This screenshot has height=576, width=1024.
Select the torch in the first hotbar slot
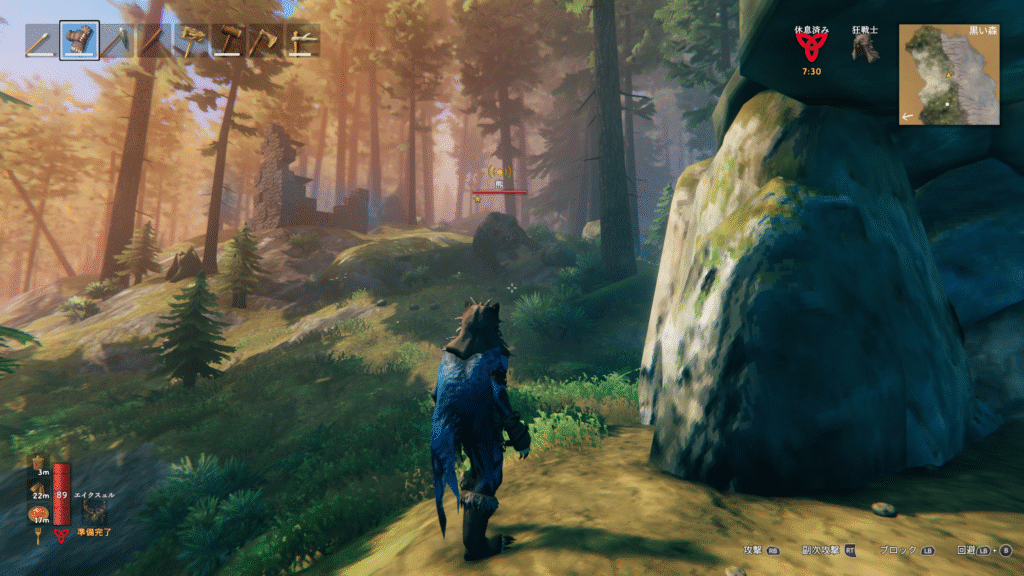pos(42,41)
